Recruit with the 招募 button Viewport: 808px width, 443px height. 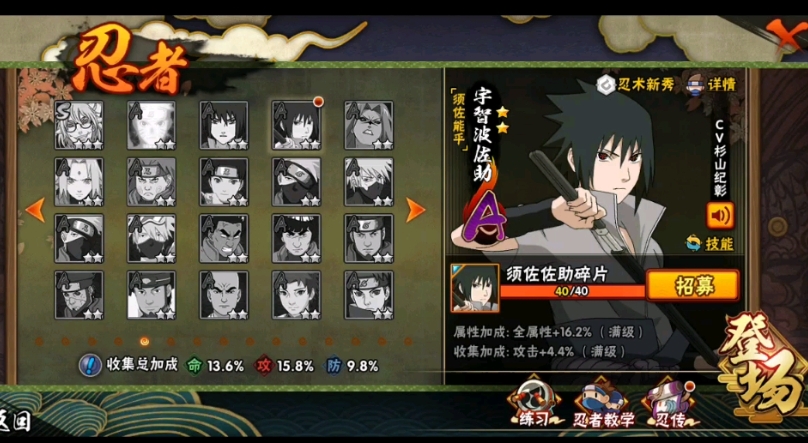coord(692,285)
